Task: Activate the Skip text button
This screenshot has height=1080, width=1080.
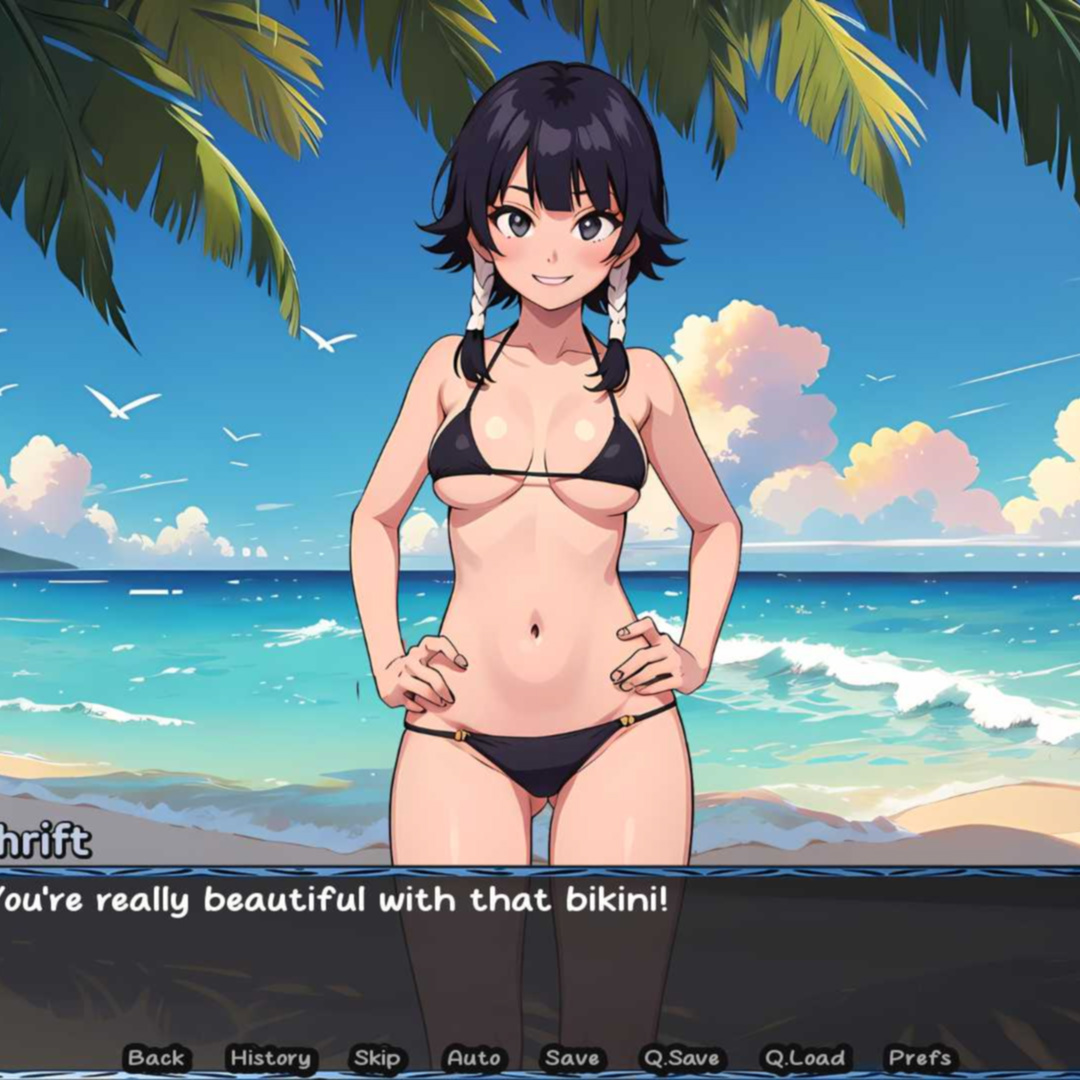Action: (377, 1057)
